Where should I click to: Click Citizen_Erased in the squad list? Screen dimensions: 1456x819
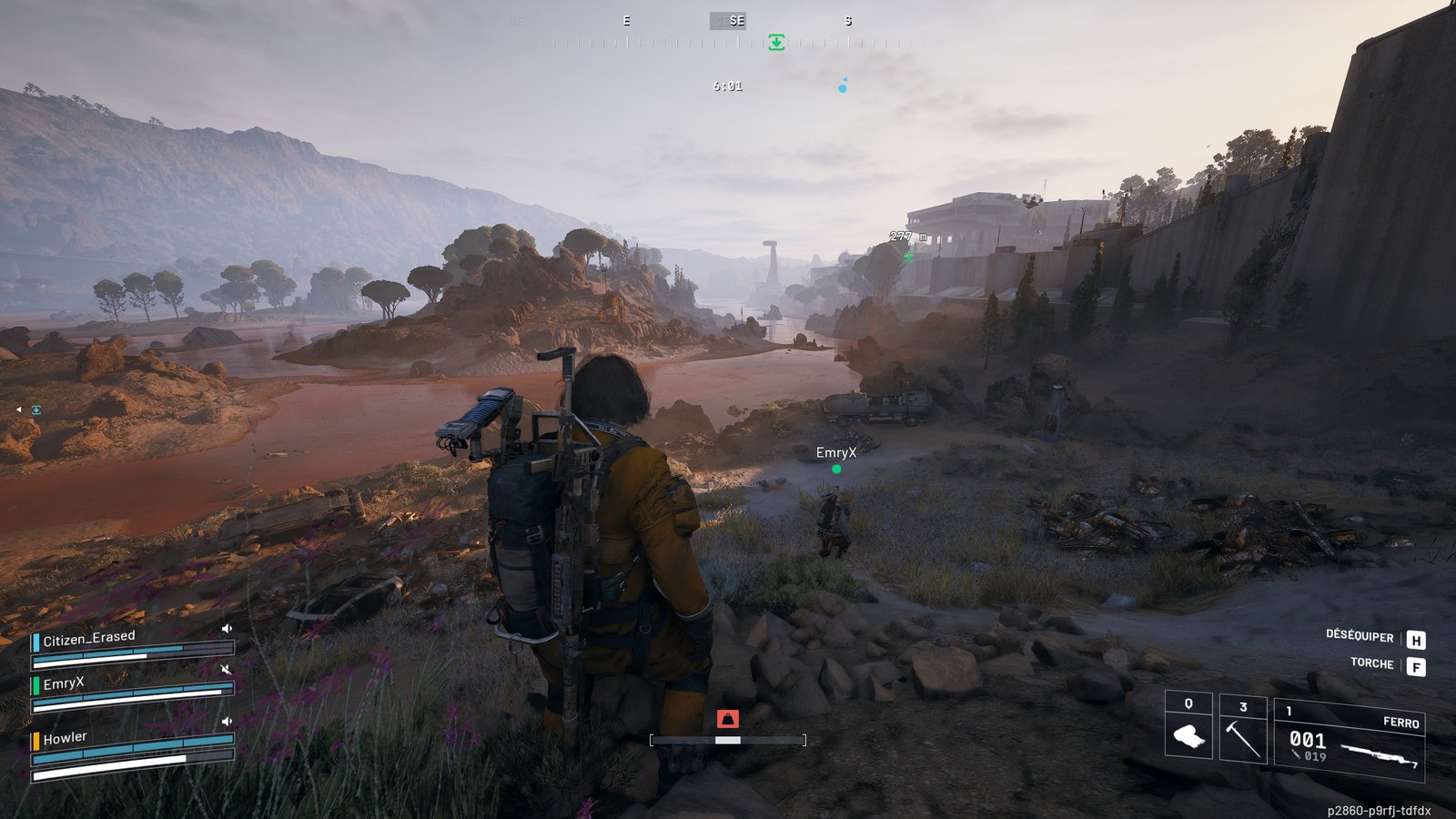89,639
